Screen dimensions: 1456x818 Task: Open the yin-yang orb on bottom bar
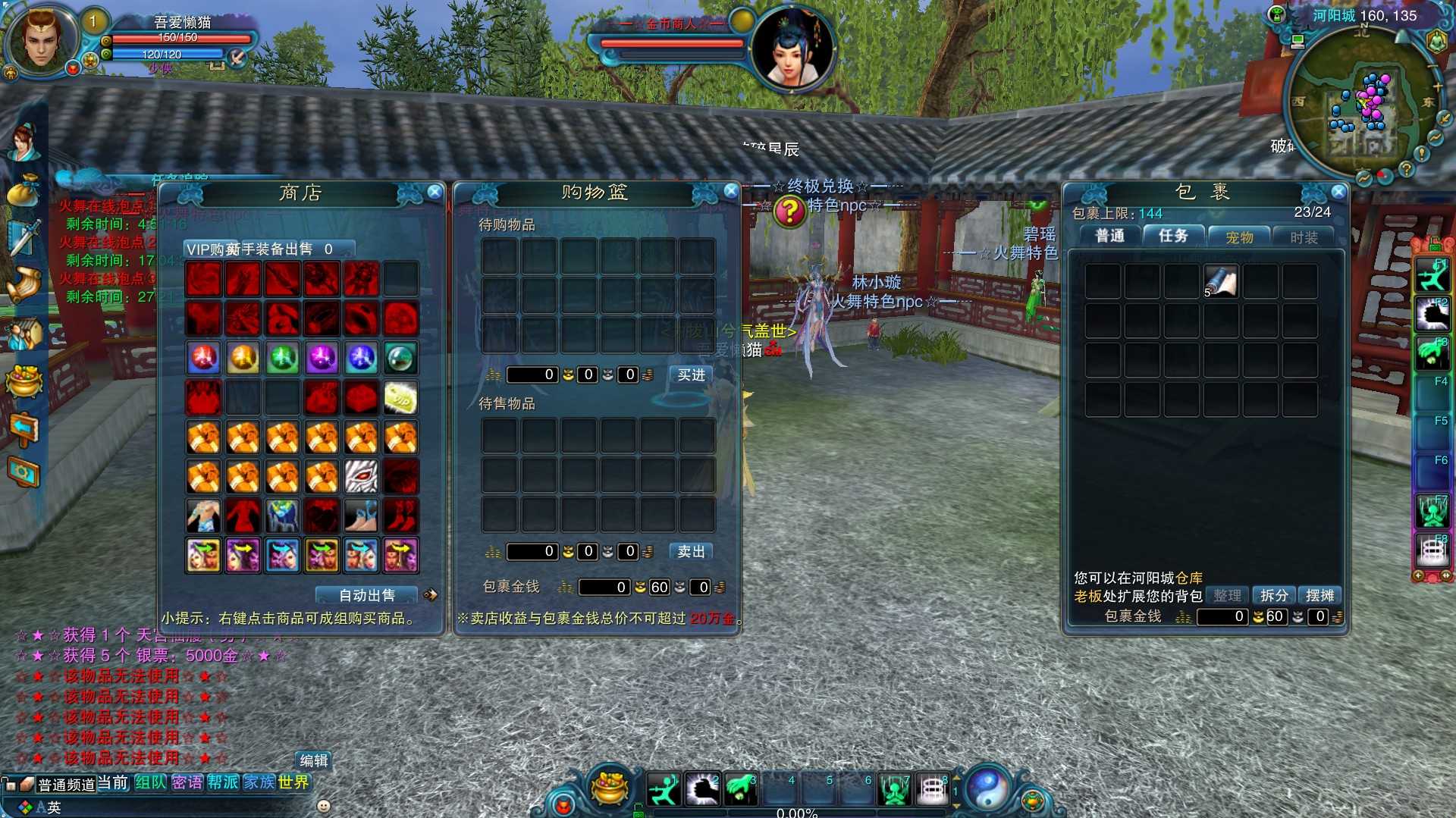(x=986, y=788)
